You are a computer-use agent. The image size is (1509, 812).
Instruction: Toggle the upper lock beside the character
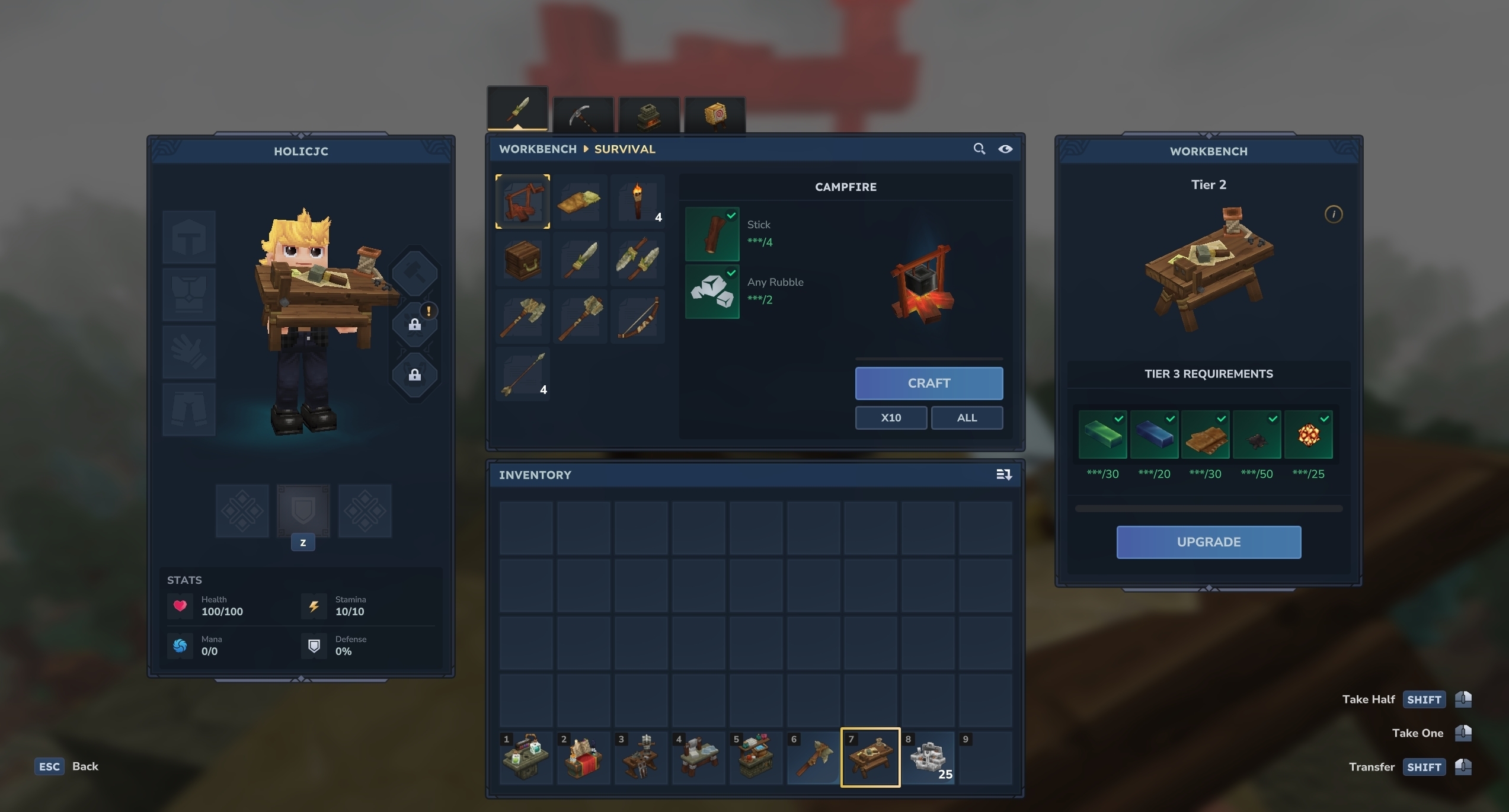click(x=415, y=324)
